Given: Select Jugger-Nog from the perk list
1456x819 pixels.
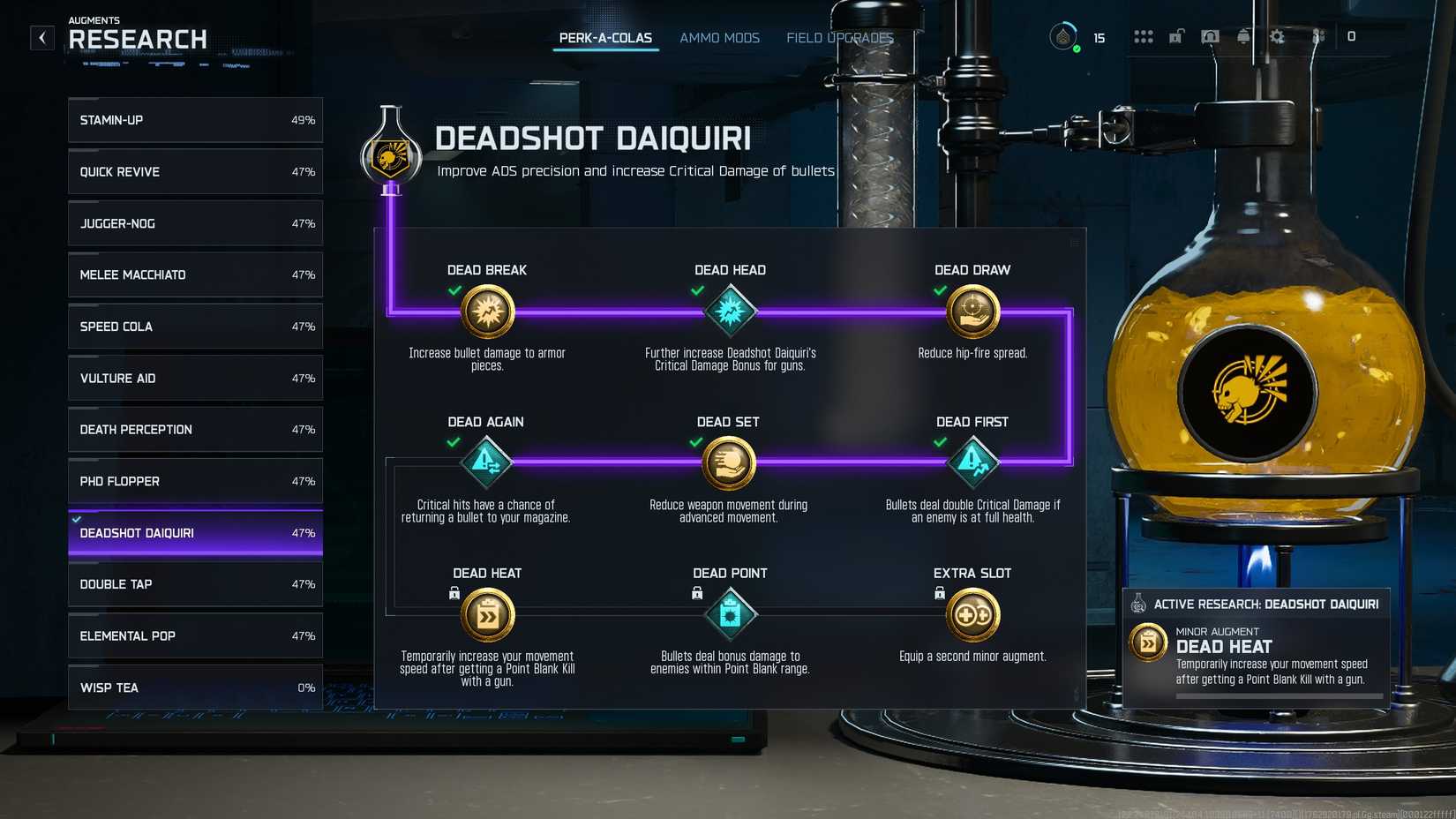Looking at the screenshot, I should (194, 223).
